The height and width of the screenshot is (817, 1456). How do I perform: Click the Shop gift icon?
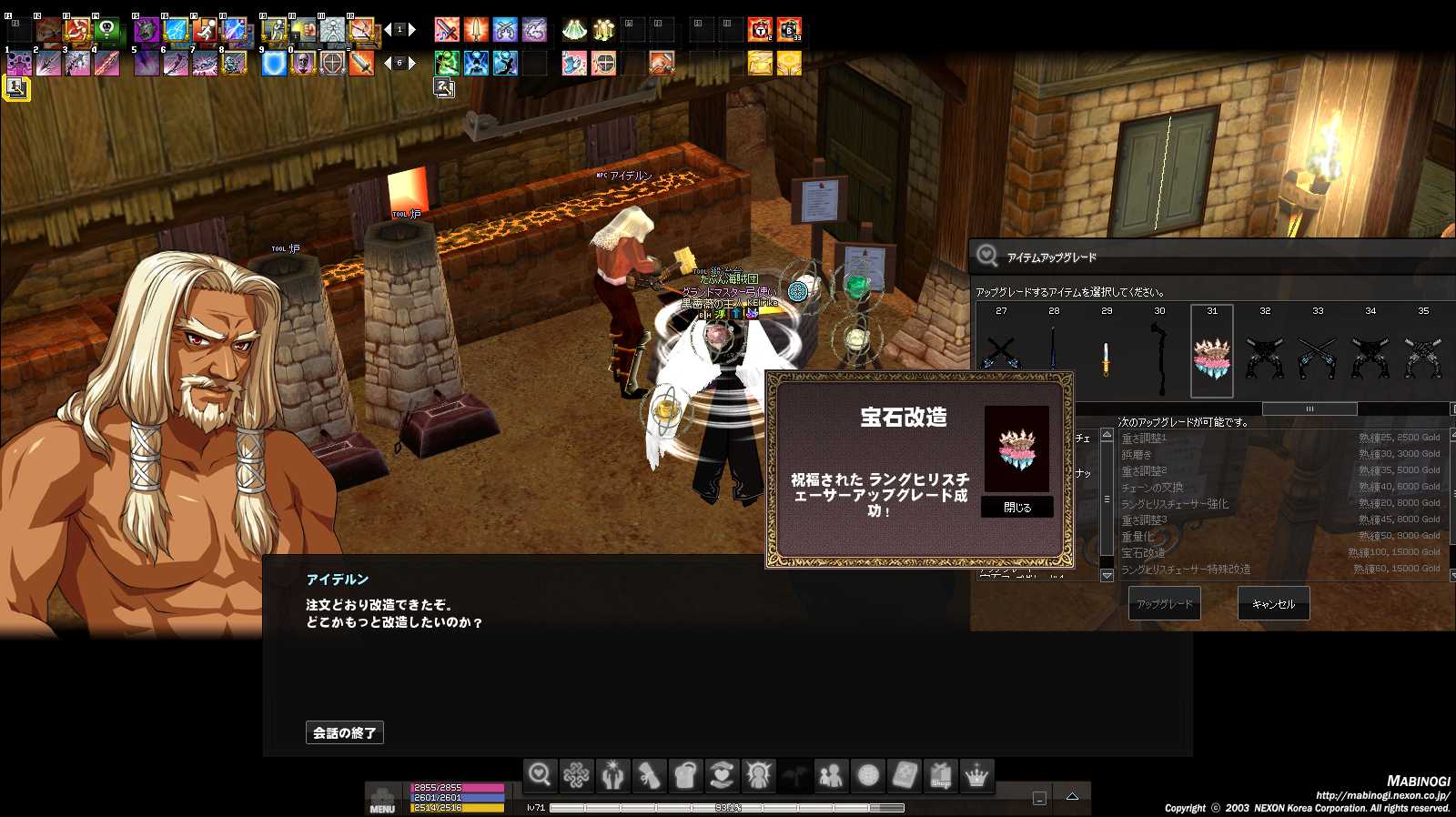tap(940, 774)
